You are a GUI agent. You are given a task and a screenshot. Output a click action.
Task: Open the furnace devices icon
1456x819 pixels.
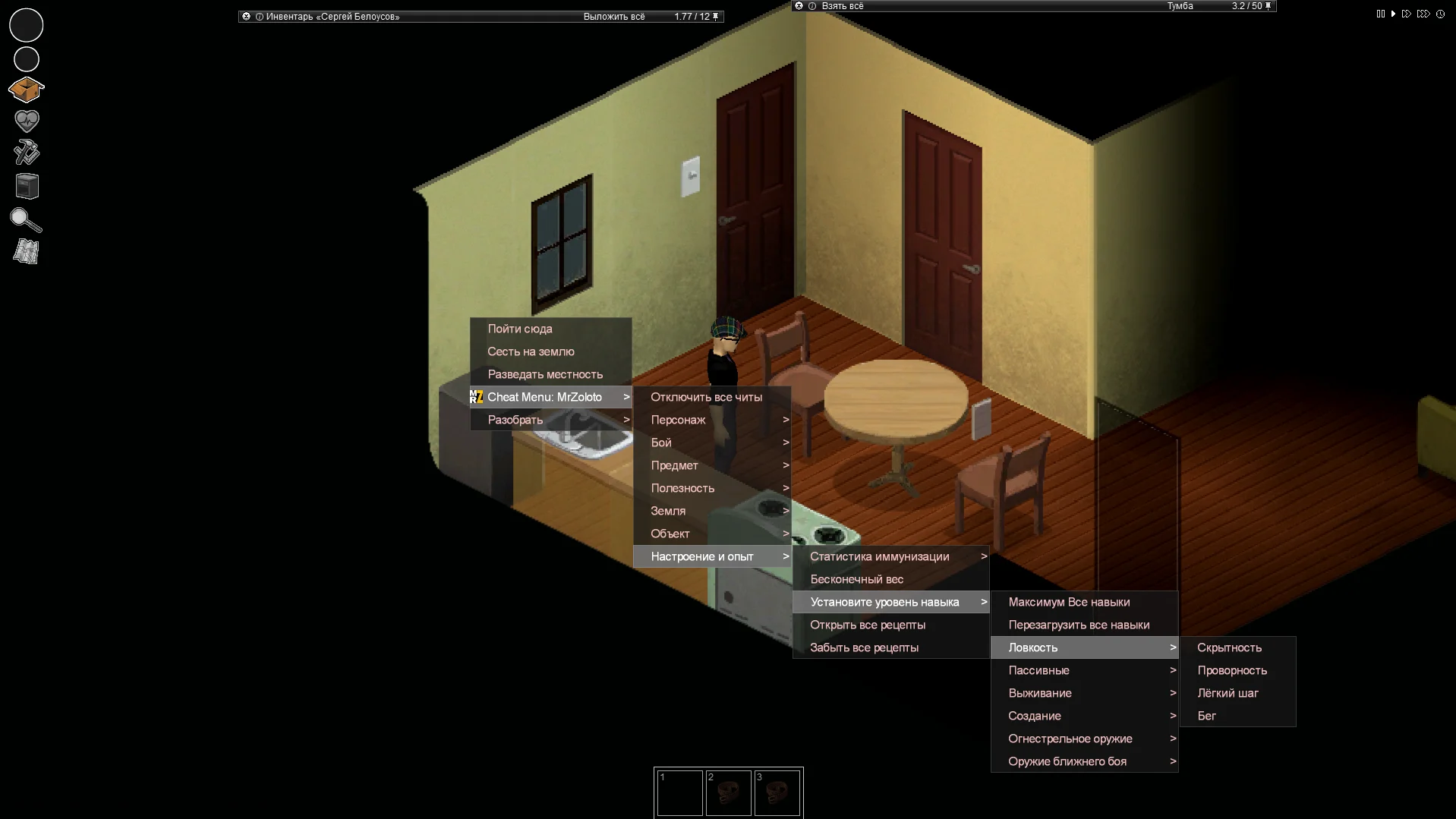(27, 185)
